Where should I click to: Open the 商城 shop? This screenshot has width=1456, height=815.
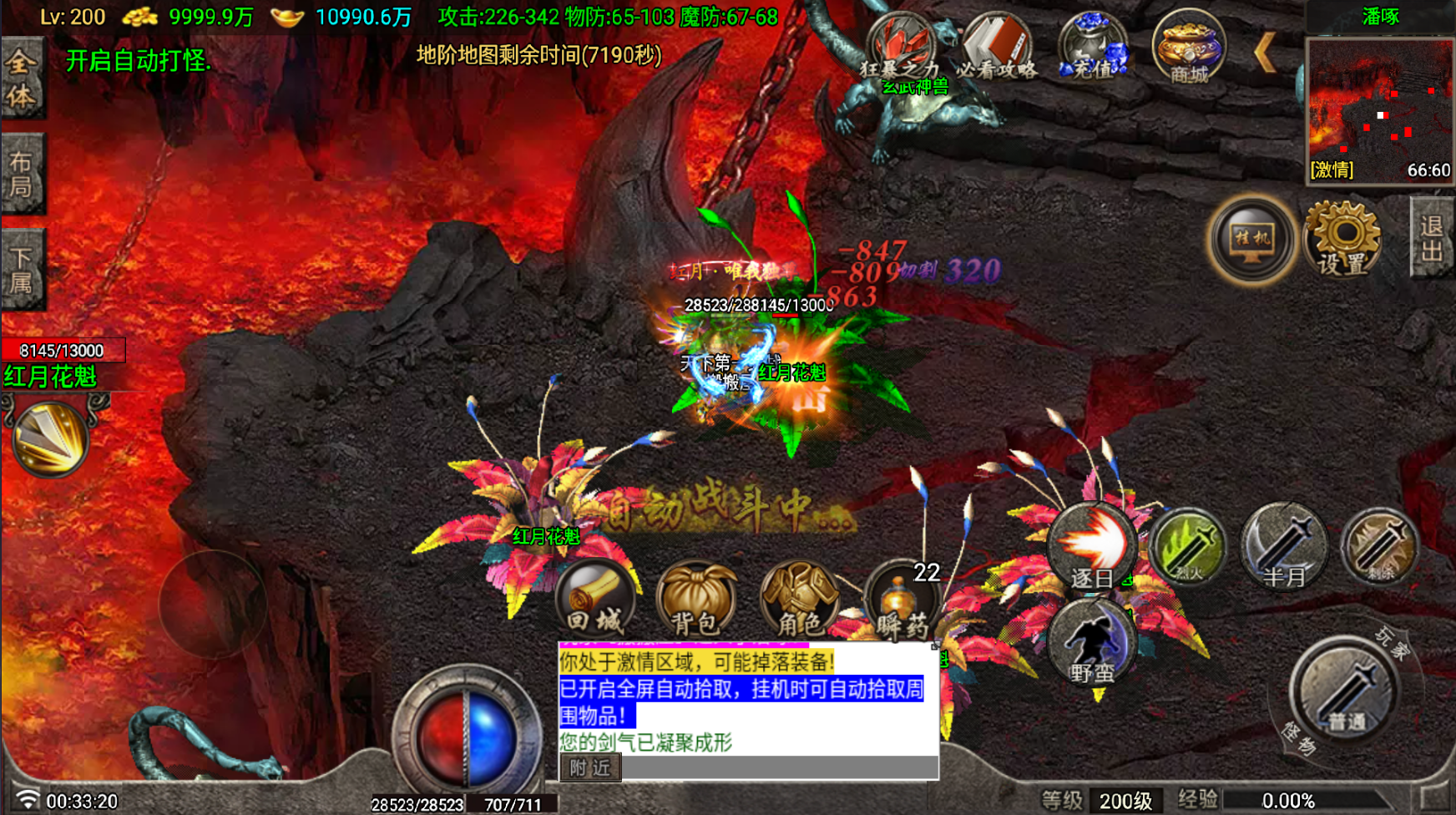pyautogui.click(x=1189, y=48)
